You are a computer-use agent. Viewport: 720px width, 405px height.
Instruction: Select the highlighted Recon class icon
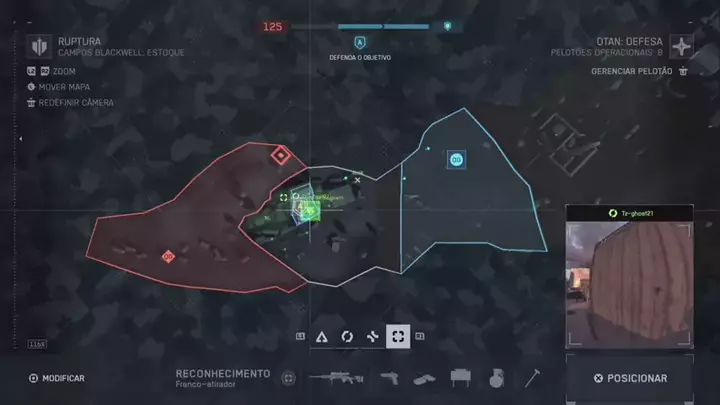[x=398, y=337]
